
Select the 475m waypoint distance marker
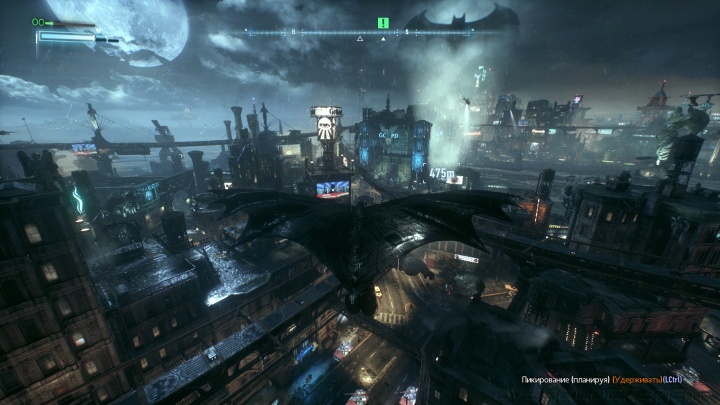click(x=441, y=173)
